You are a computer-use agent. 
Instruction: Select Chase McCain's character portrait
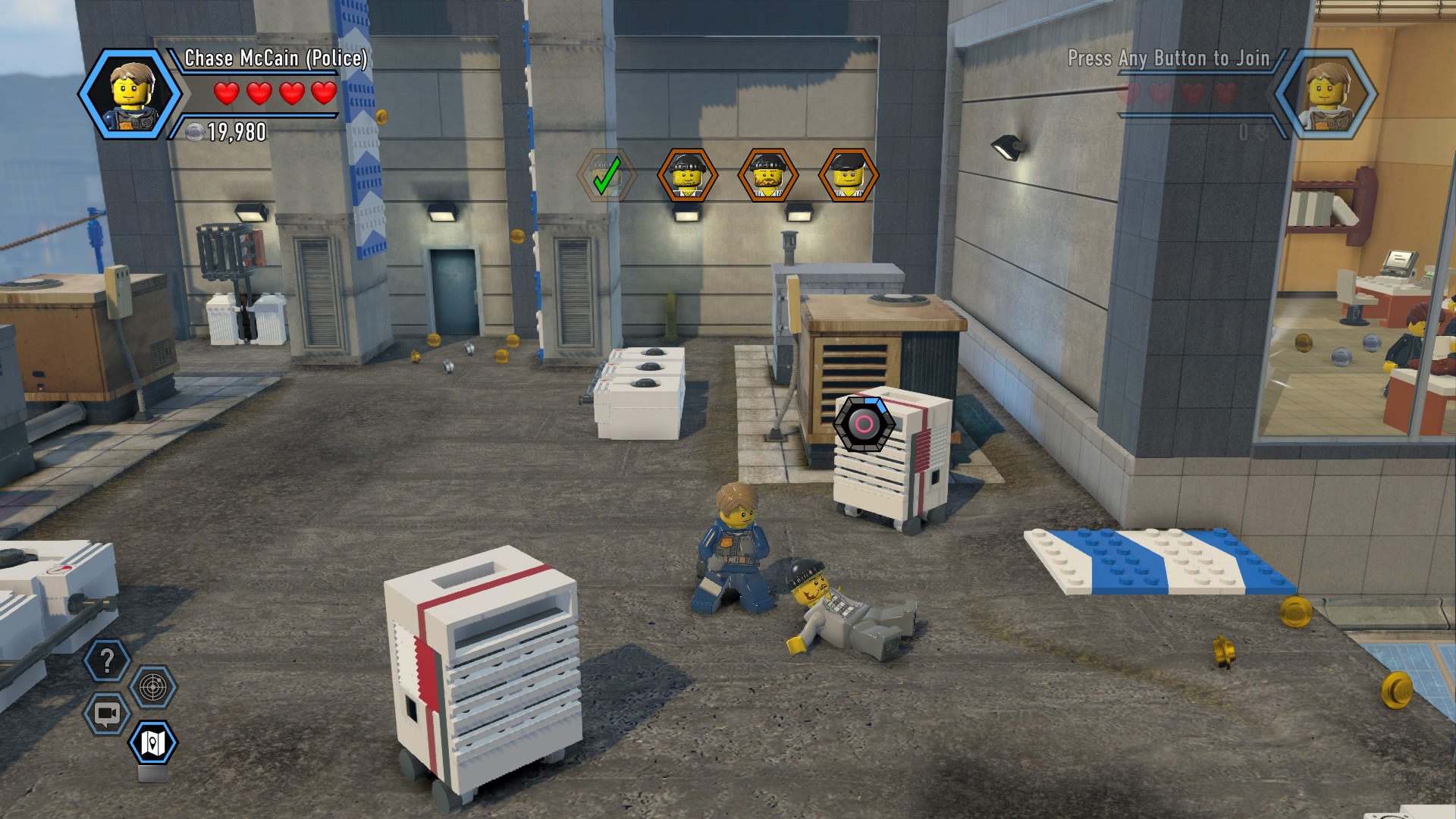coord(129,95)
